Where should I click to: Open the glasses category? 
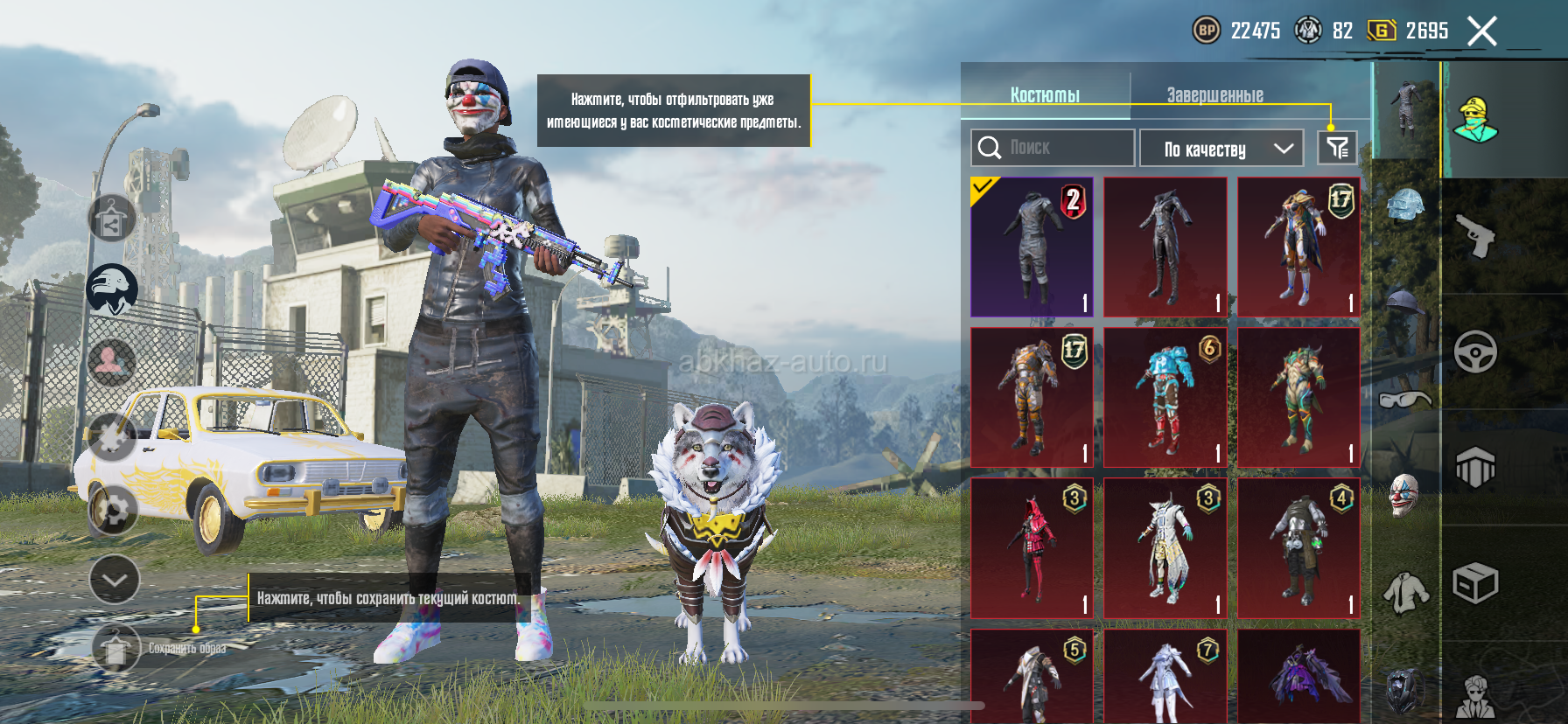pyautogui.click(x=1404, y=400)
